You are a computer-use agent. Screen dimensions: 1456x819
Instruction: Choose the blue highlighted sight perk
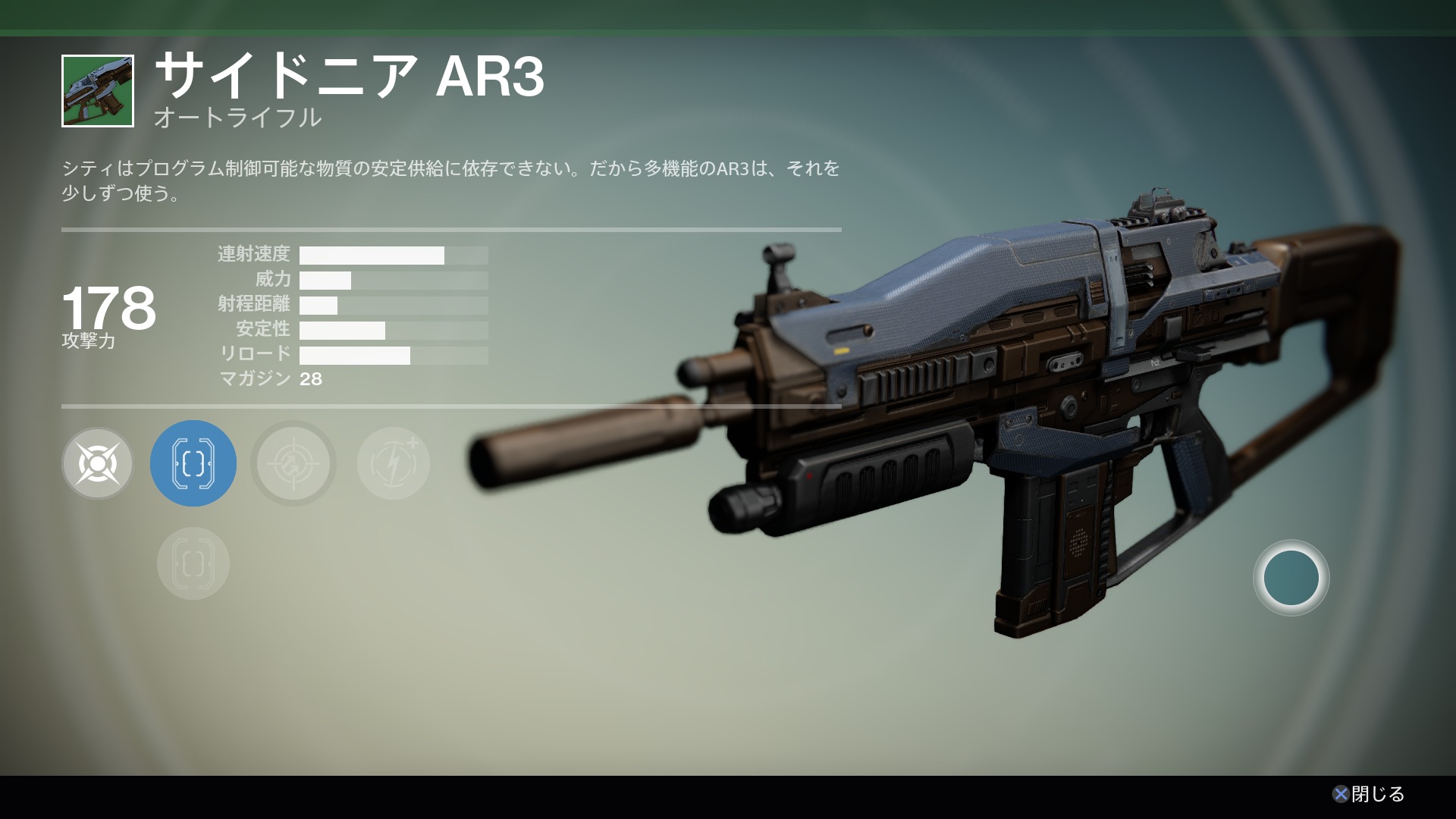(x=193, y=463)
